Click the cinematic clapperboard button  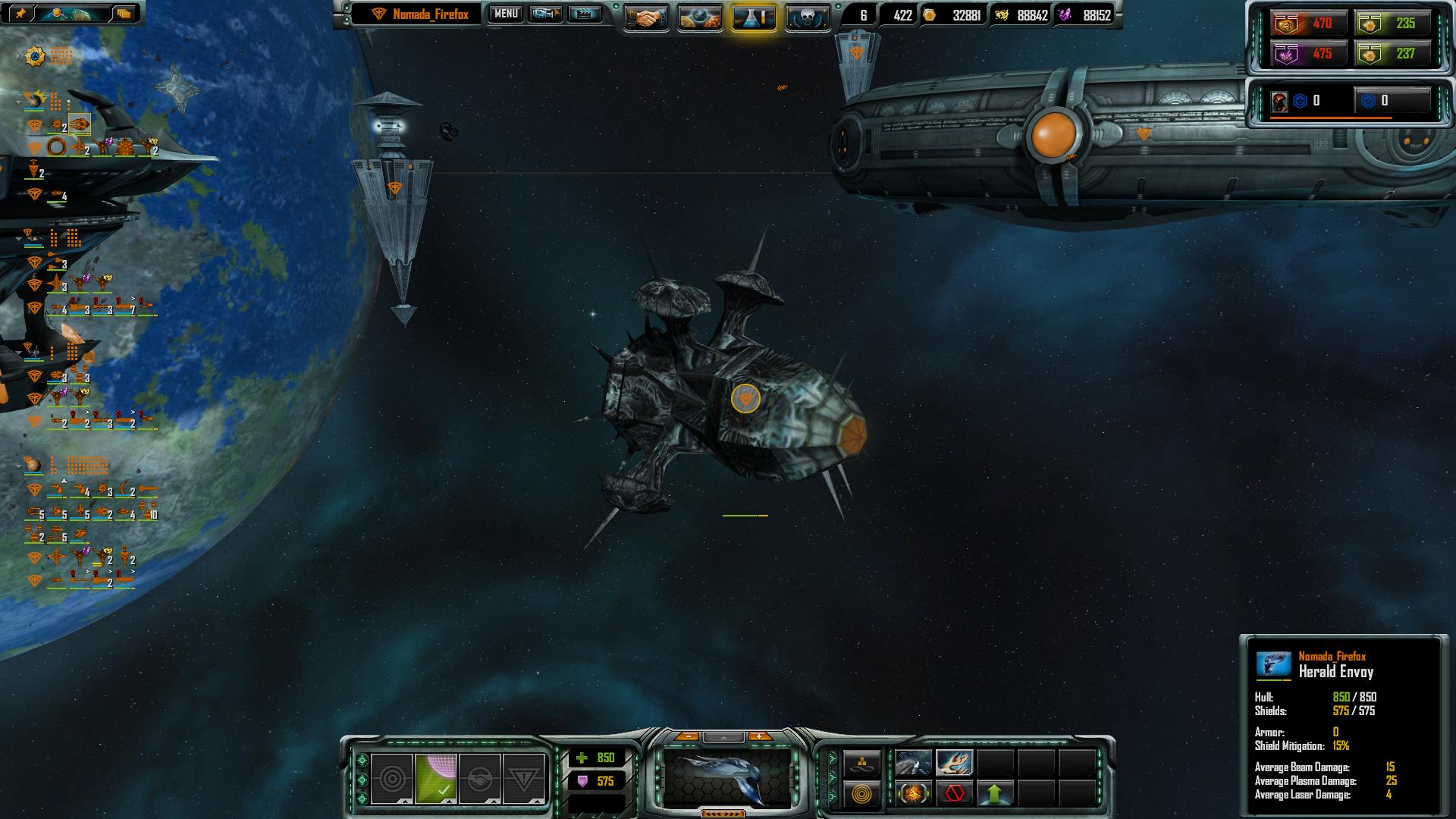pos(584,14)
